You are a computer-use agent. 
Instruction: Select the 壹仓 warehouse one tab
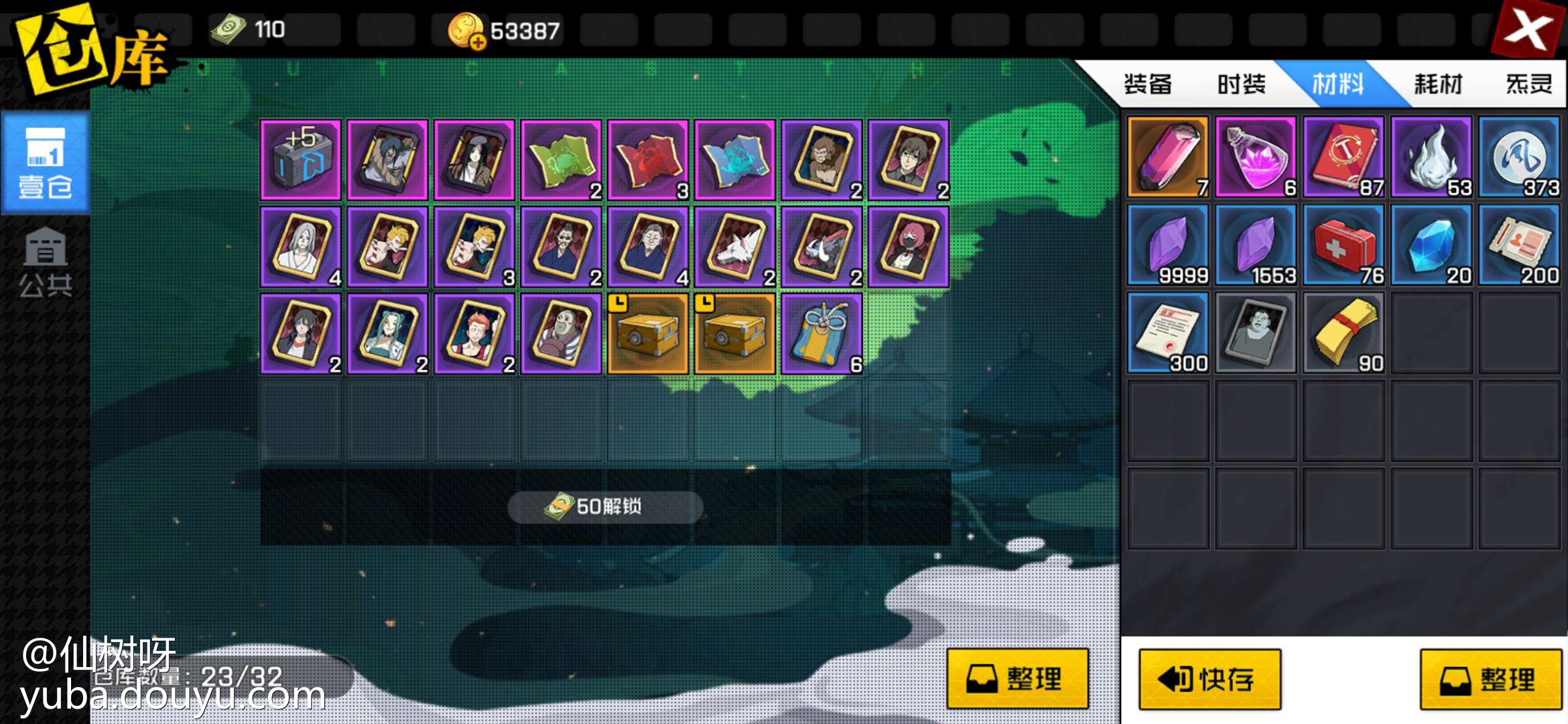45,164
